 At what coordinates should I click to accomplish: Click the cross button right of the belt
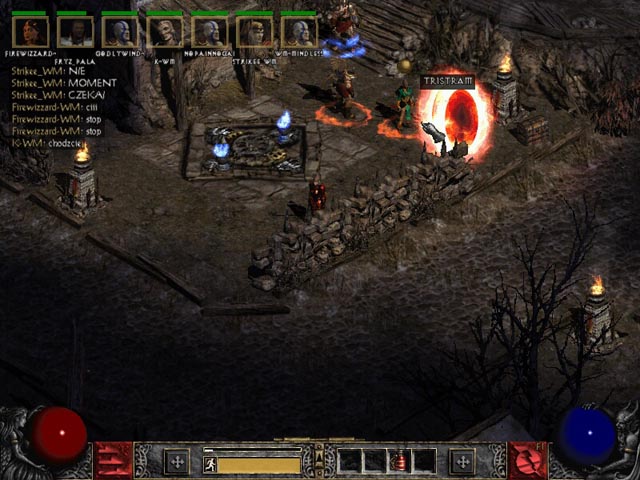462,461
